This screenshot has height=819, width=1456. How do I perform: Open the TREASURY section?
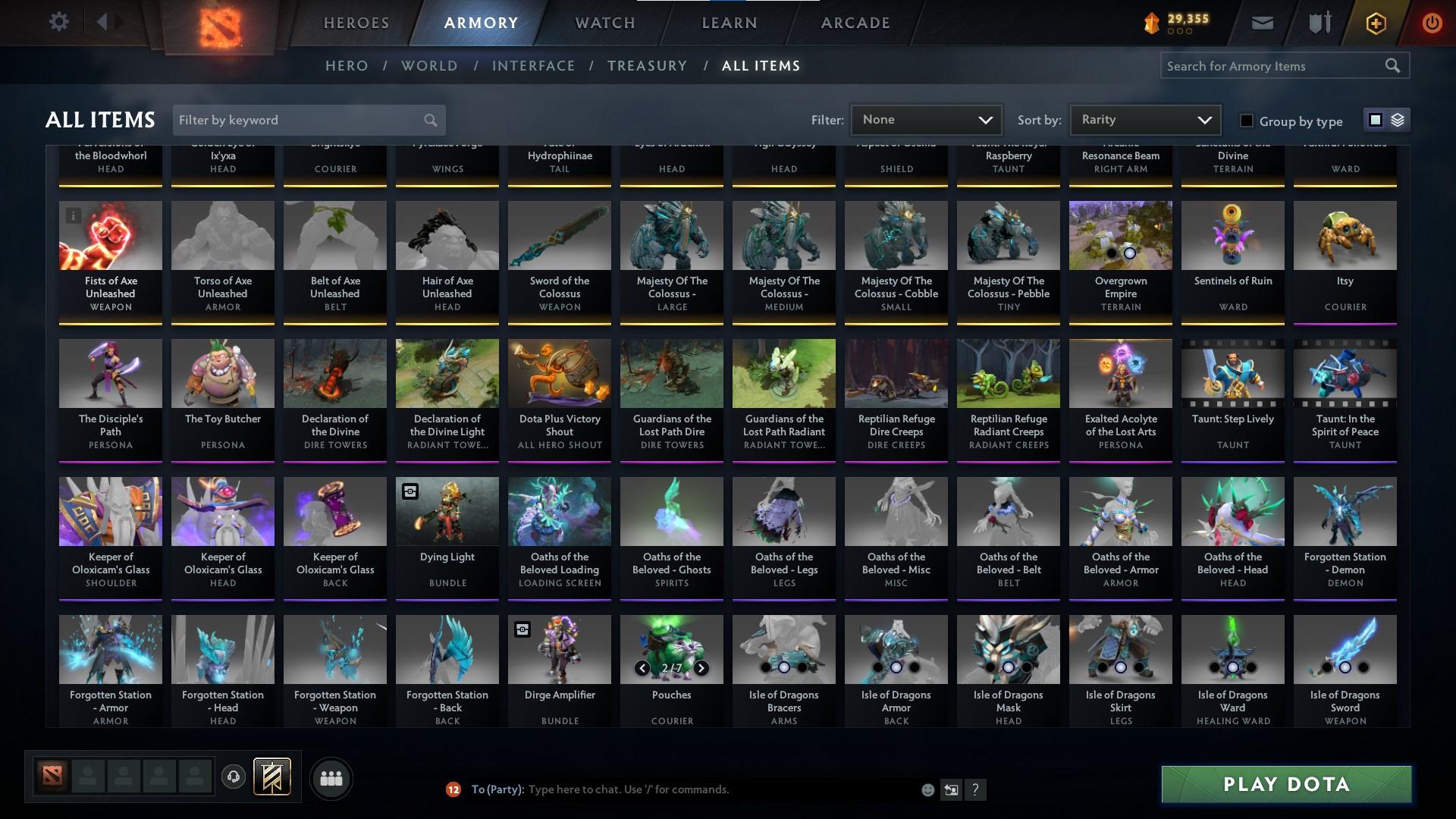pyautogui.click(x=647, y=66)
